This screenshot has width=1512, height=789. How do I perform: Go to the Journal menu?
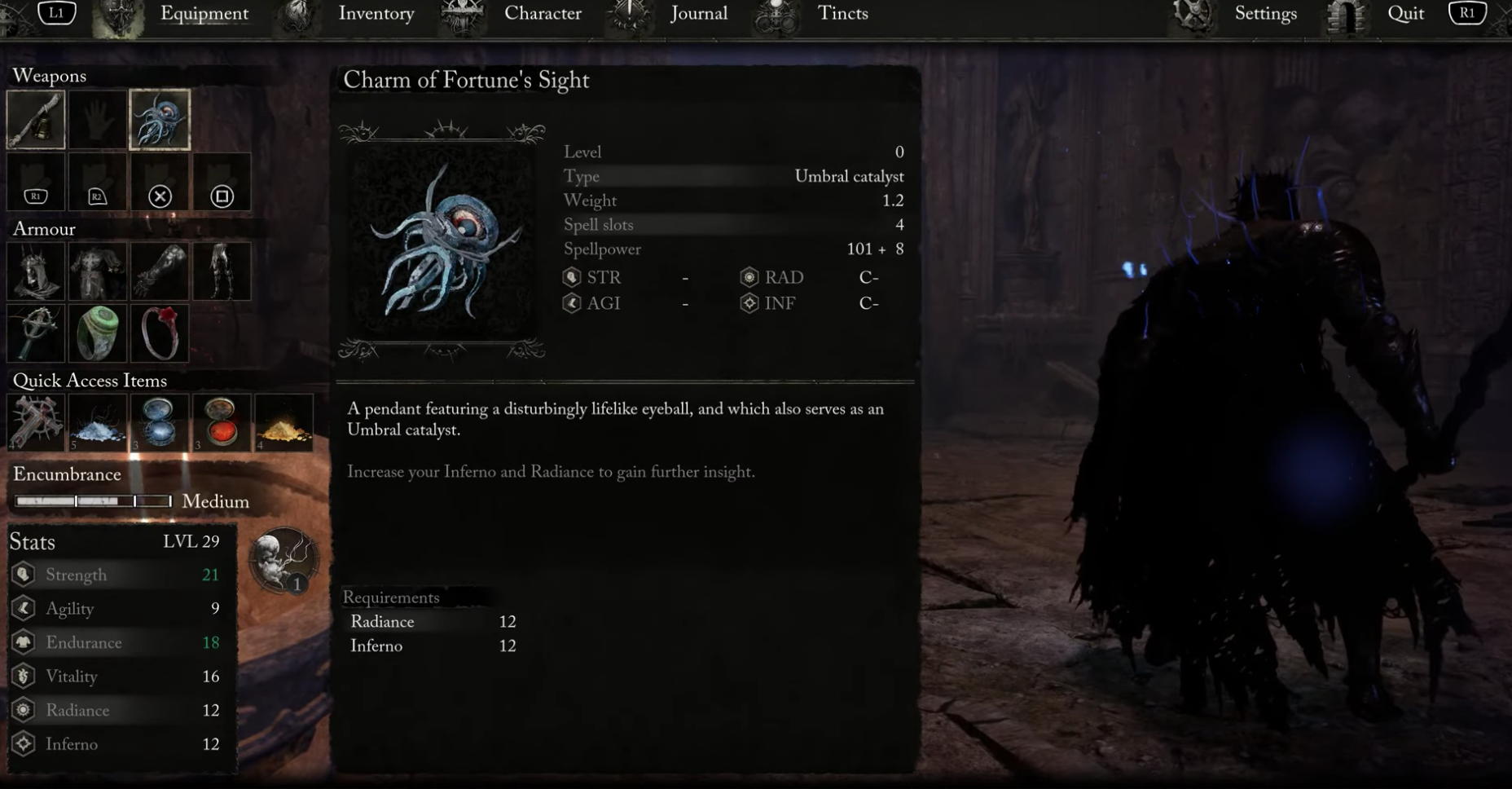coord(698,13)
